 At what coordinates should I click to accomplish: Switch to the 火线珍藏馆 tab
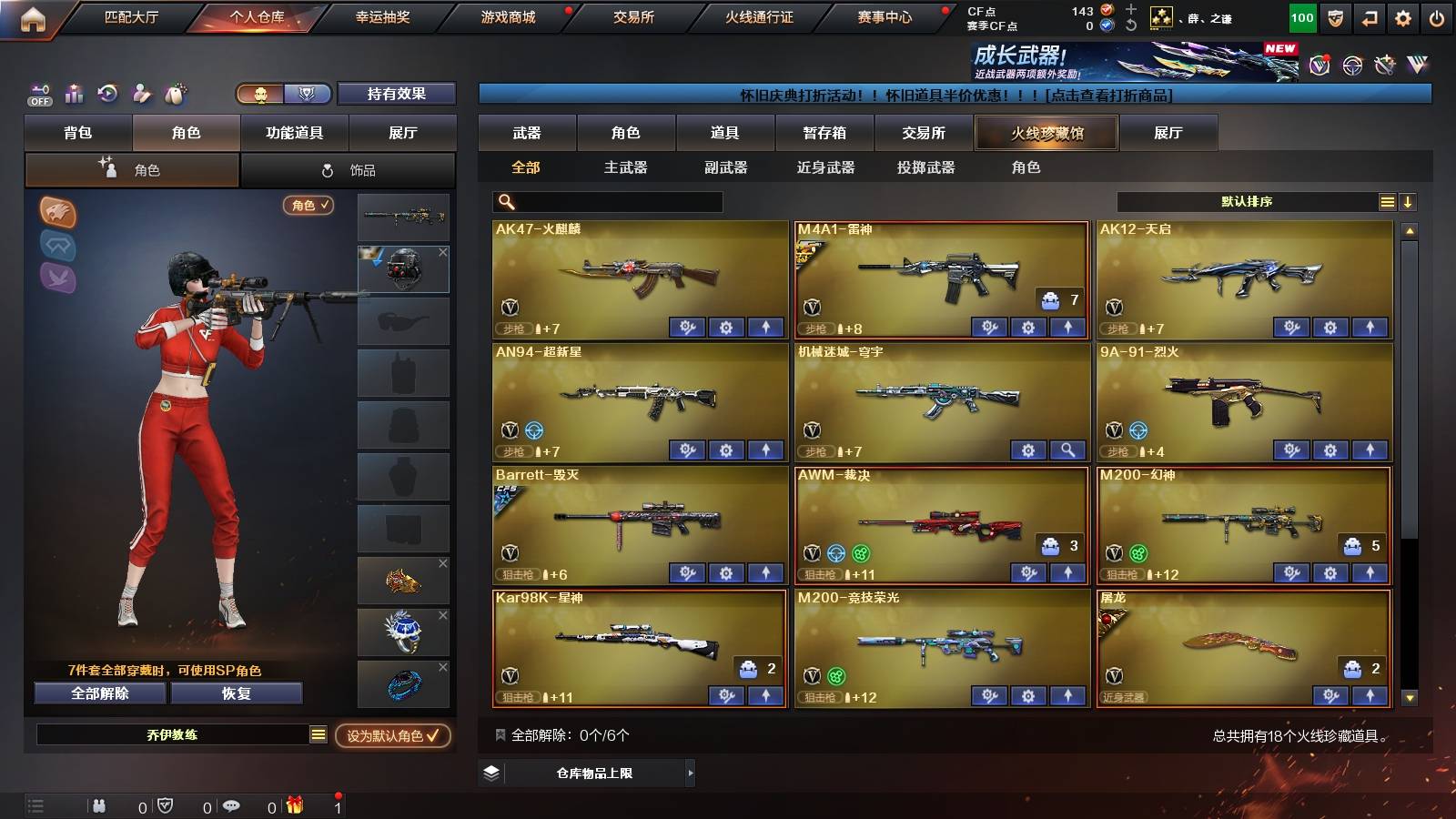pyautogui.click(x=1046, y=133)
